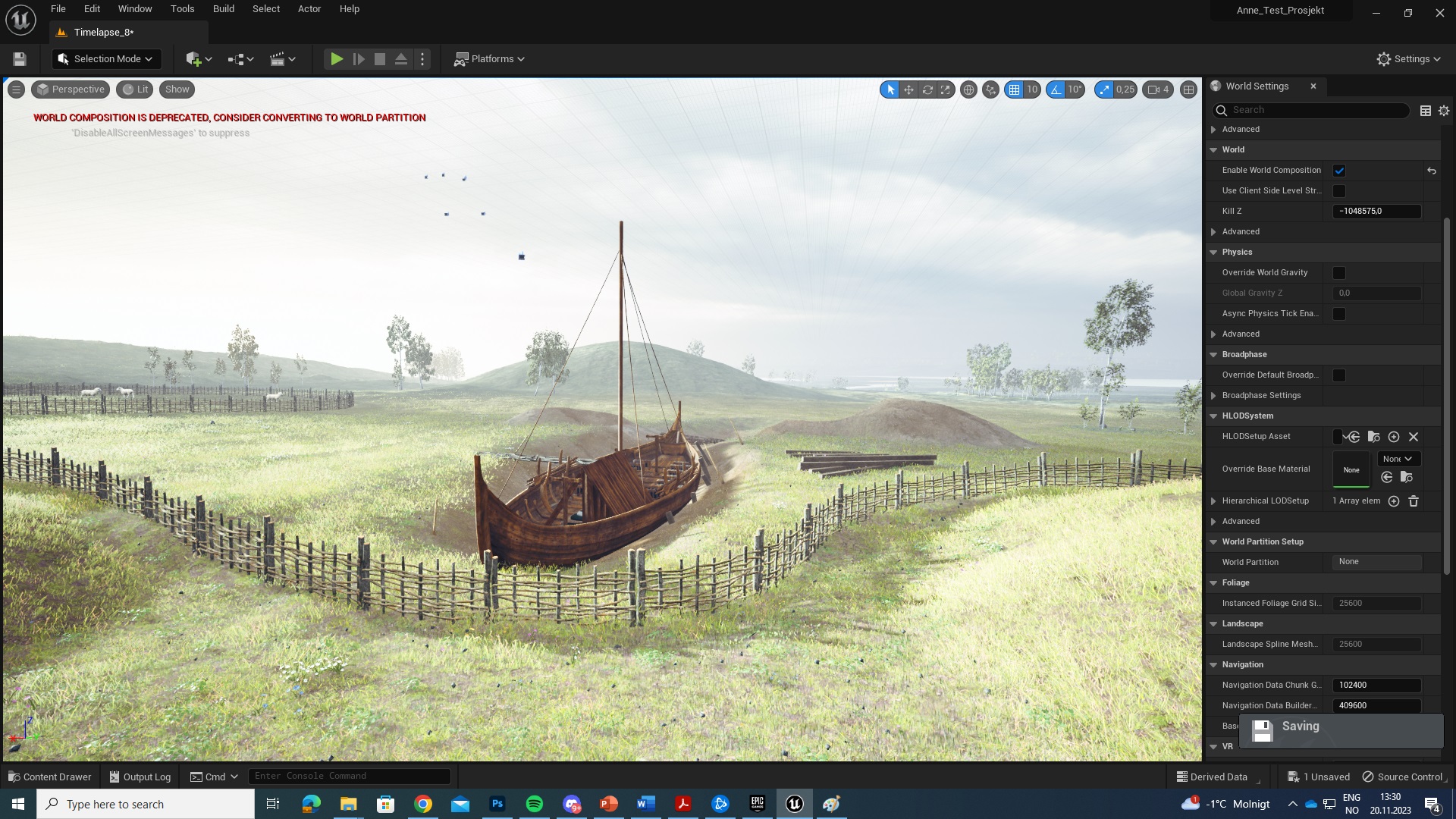The width and height of the screenshot is (1456, 819).
Task: Delete the Hierarchical LODSetup array with trash icon
Action: pos(1414,501)
